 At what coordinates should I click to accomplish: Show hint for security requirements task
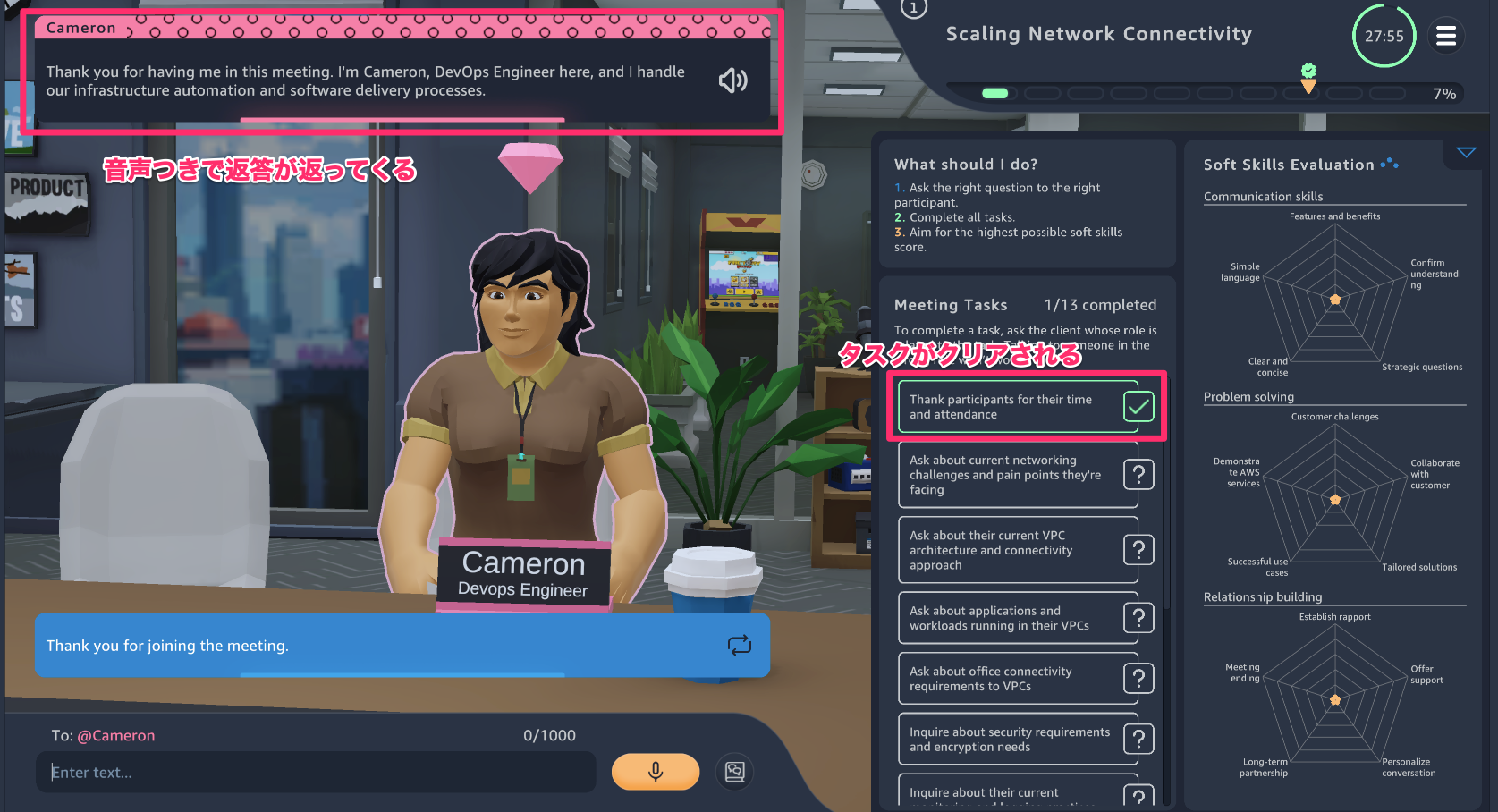coord(1138,739)
